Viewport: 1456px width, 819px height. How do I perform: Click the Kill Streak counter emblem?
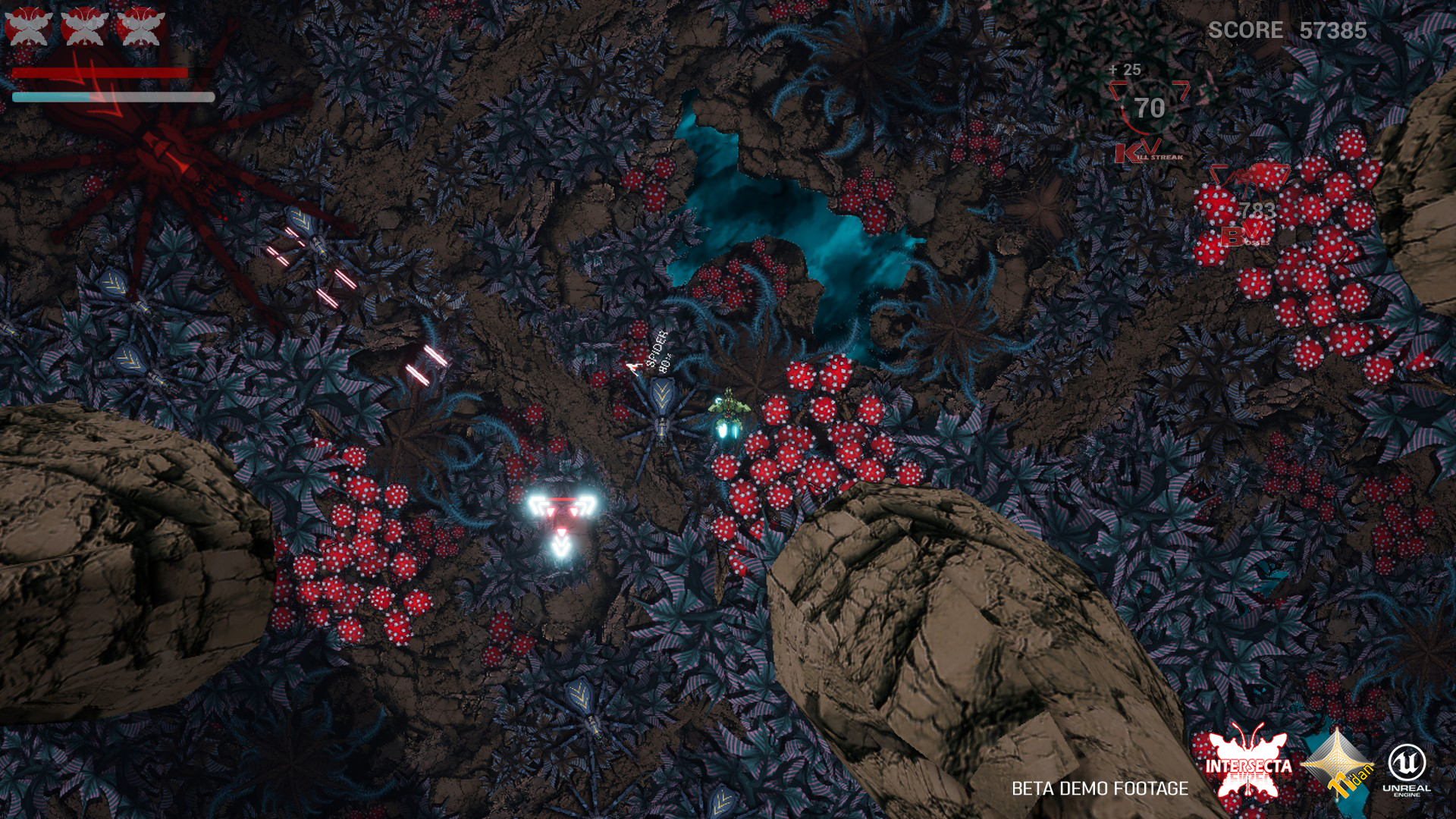[1149, 114]
